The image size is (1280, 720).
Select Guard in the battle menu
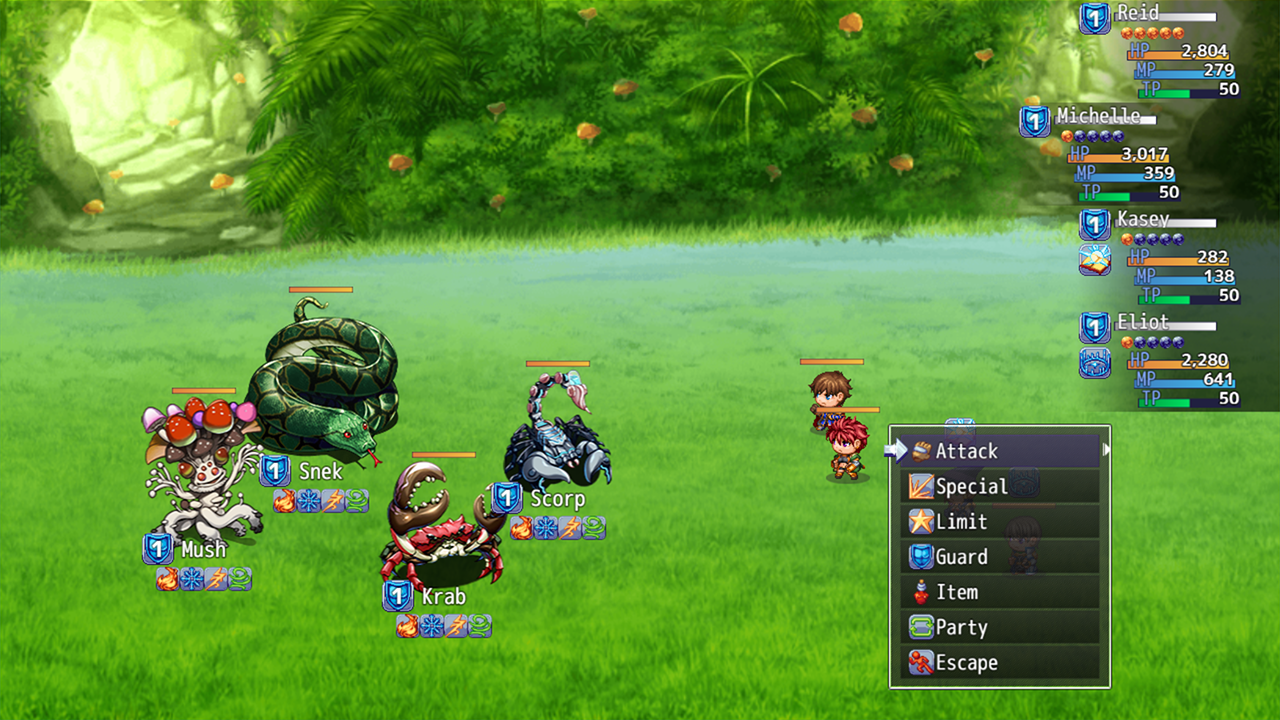point(999,557)
